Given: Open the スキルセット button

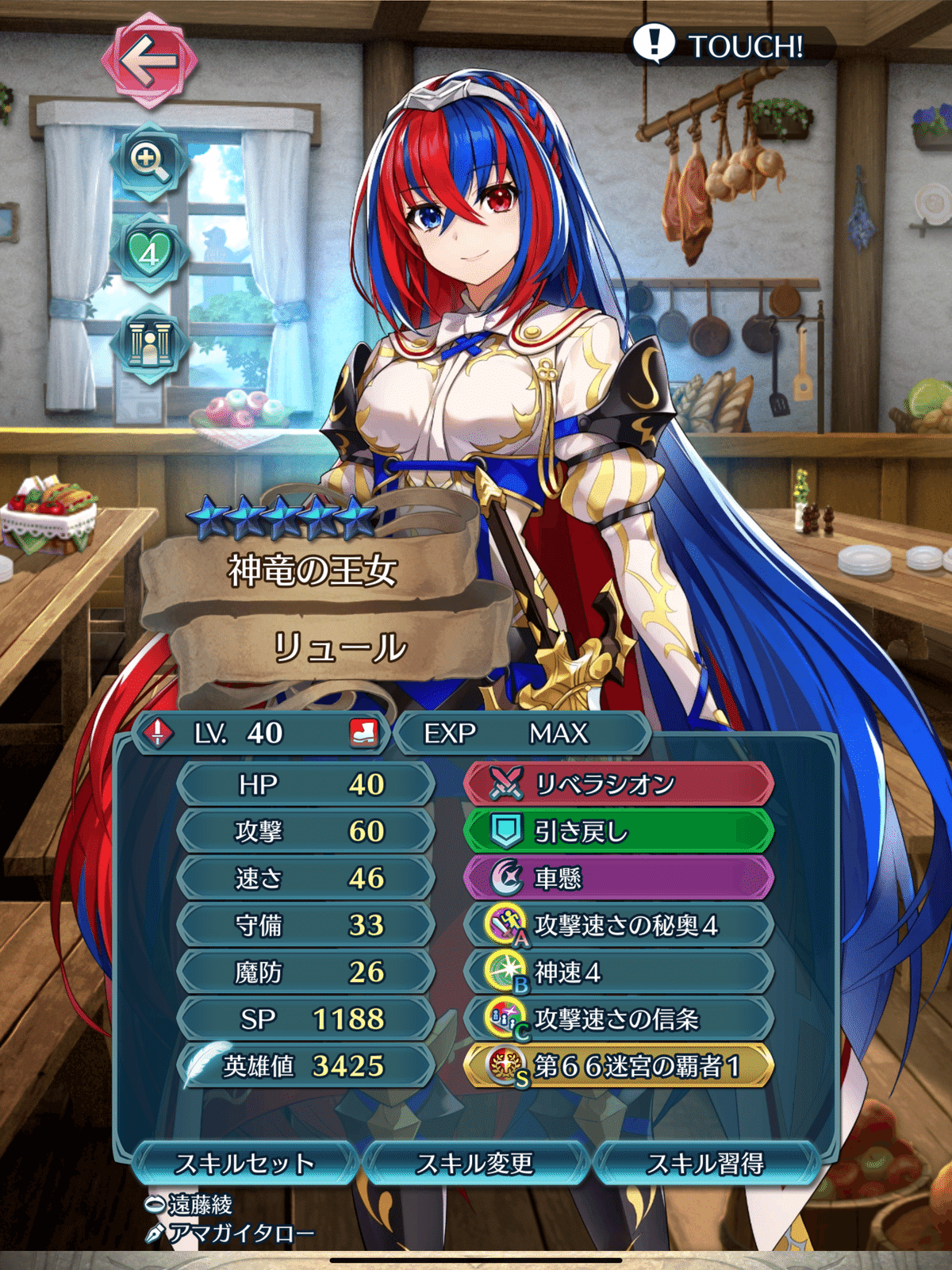Looking at the screenshot, I should 244,1163.
